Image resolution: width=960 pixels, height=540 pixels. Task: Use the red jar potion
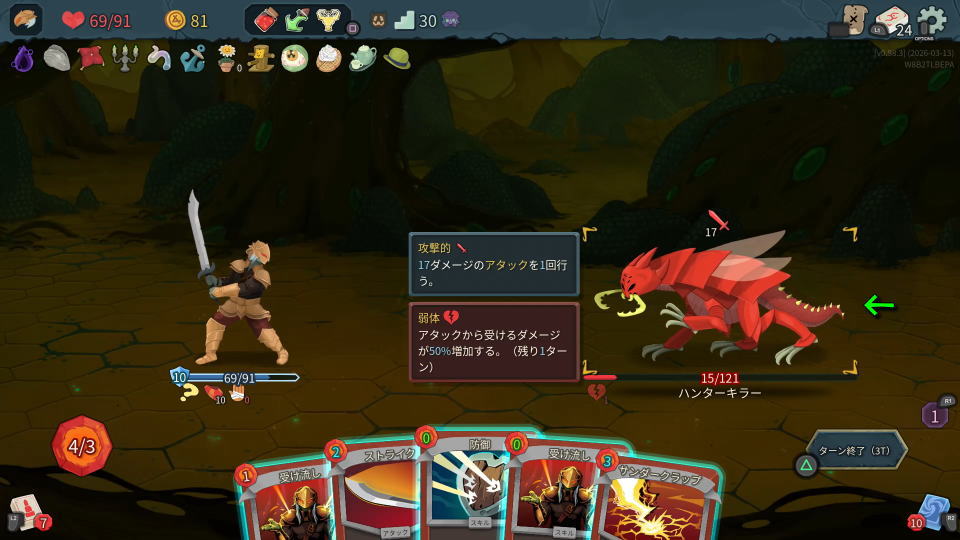265,20
